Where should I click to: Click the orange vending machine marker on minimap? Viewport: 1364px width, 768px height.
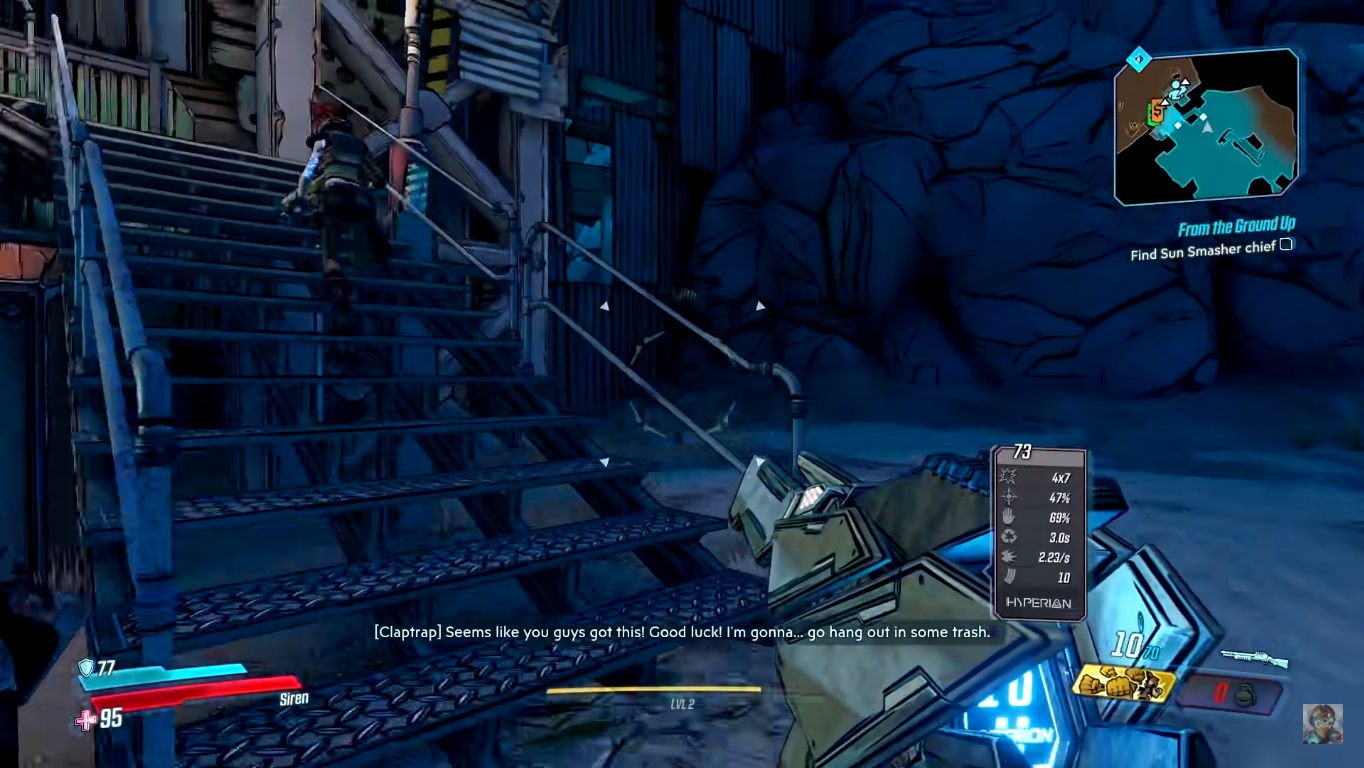click(x=1156, y=110)
